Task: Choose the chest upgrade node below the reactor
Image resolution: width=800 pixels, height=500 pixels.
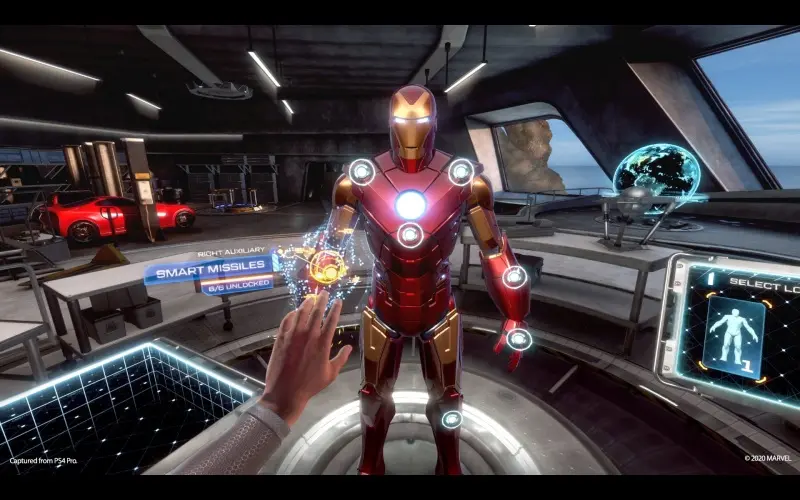Action: [409, 236]
